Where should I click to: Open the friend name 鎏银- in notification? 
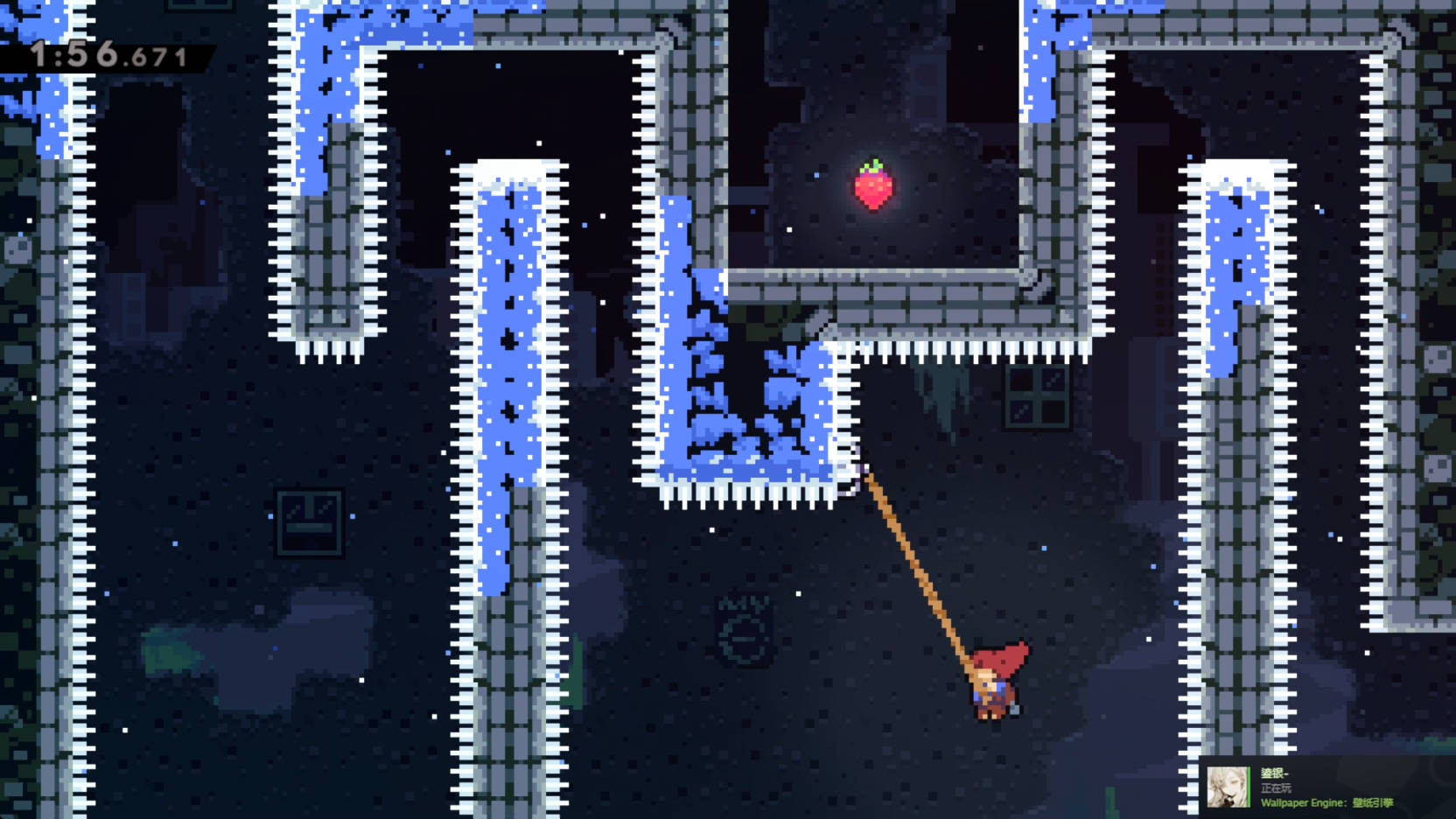click(x=1273, y=772)
